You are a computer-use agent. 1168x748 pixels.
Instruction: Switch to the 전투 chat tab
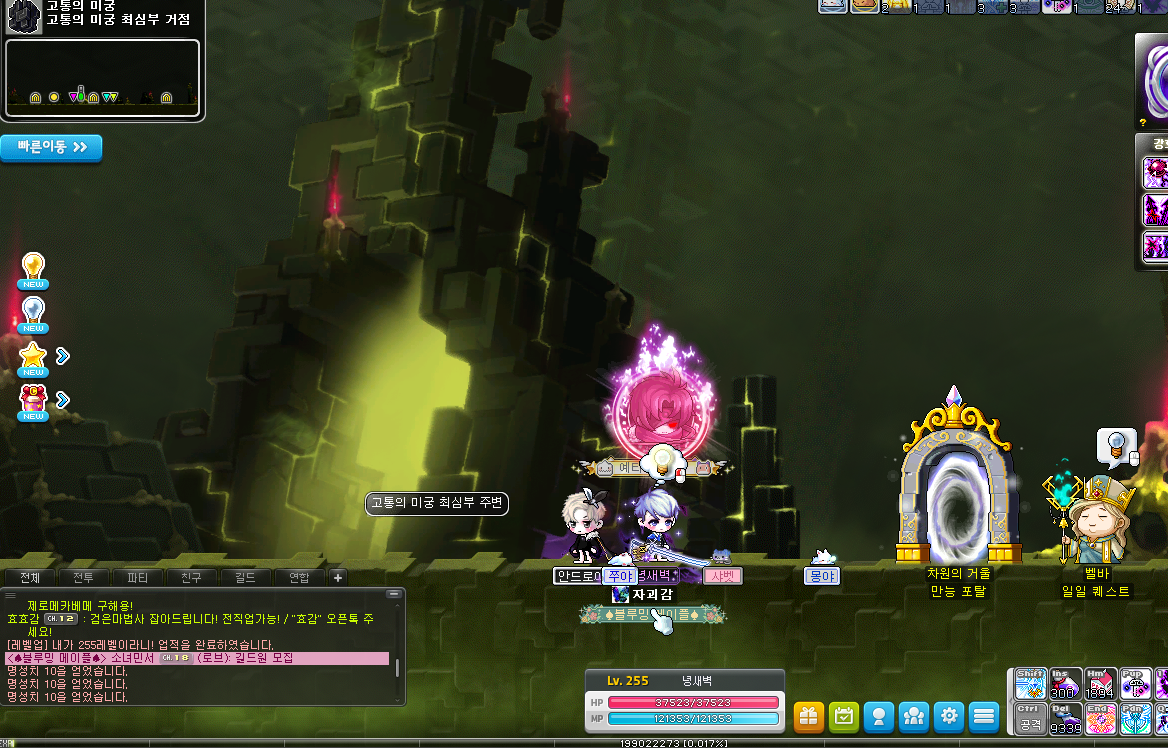(83, 577)
